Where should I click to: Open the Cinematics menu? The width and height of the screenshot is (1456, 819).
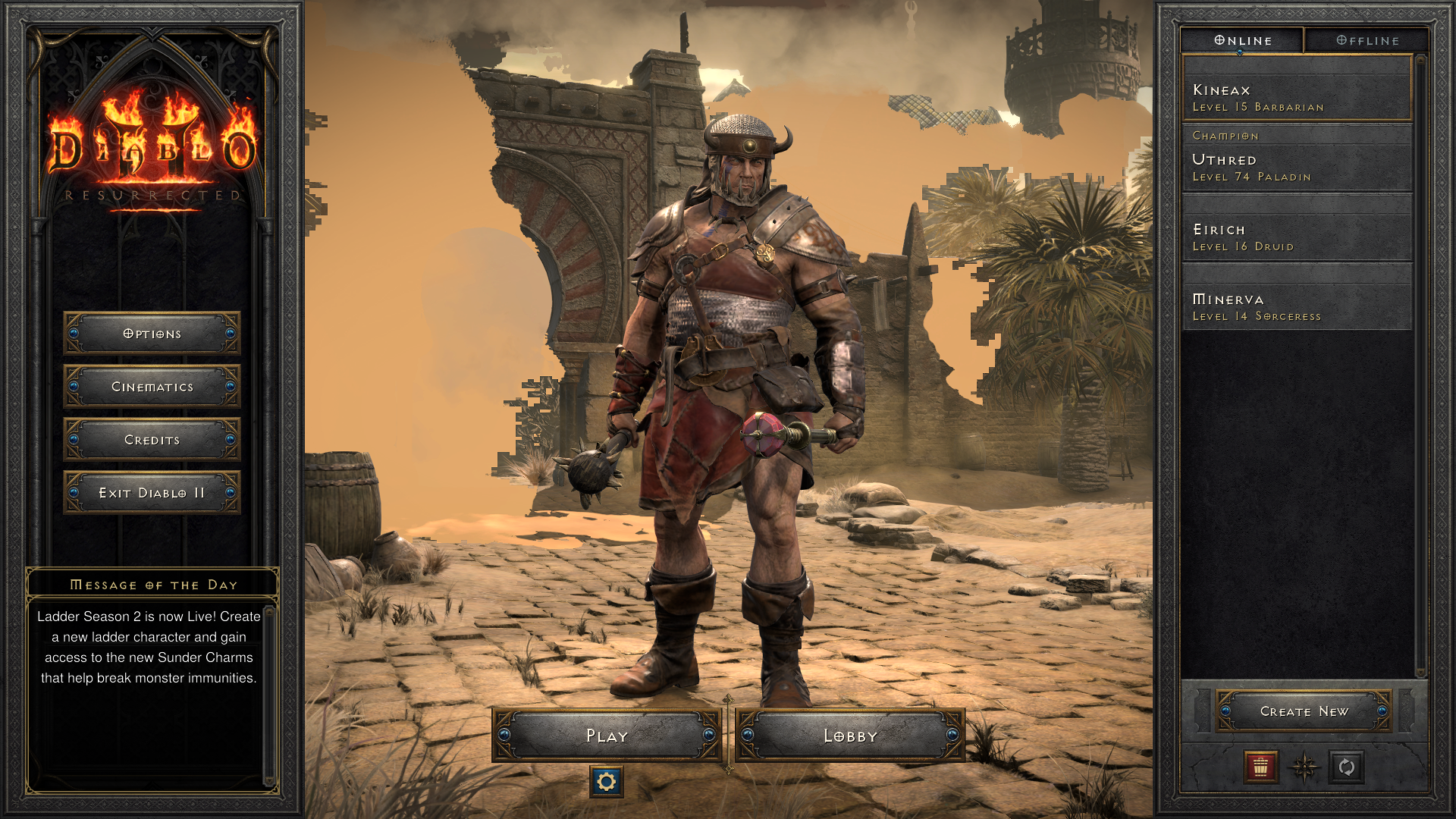click(152, 387)
